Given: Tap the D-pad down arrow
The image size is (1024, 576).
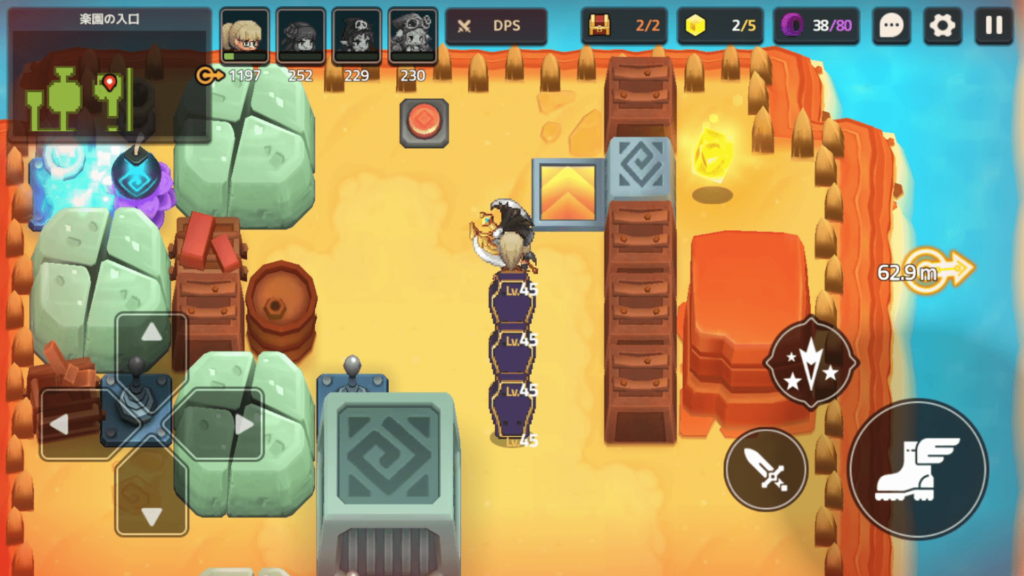Looking at the screenshot, I should (151, 514).
